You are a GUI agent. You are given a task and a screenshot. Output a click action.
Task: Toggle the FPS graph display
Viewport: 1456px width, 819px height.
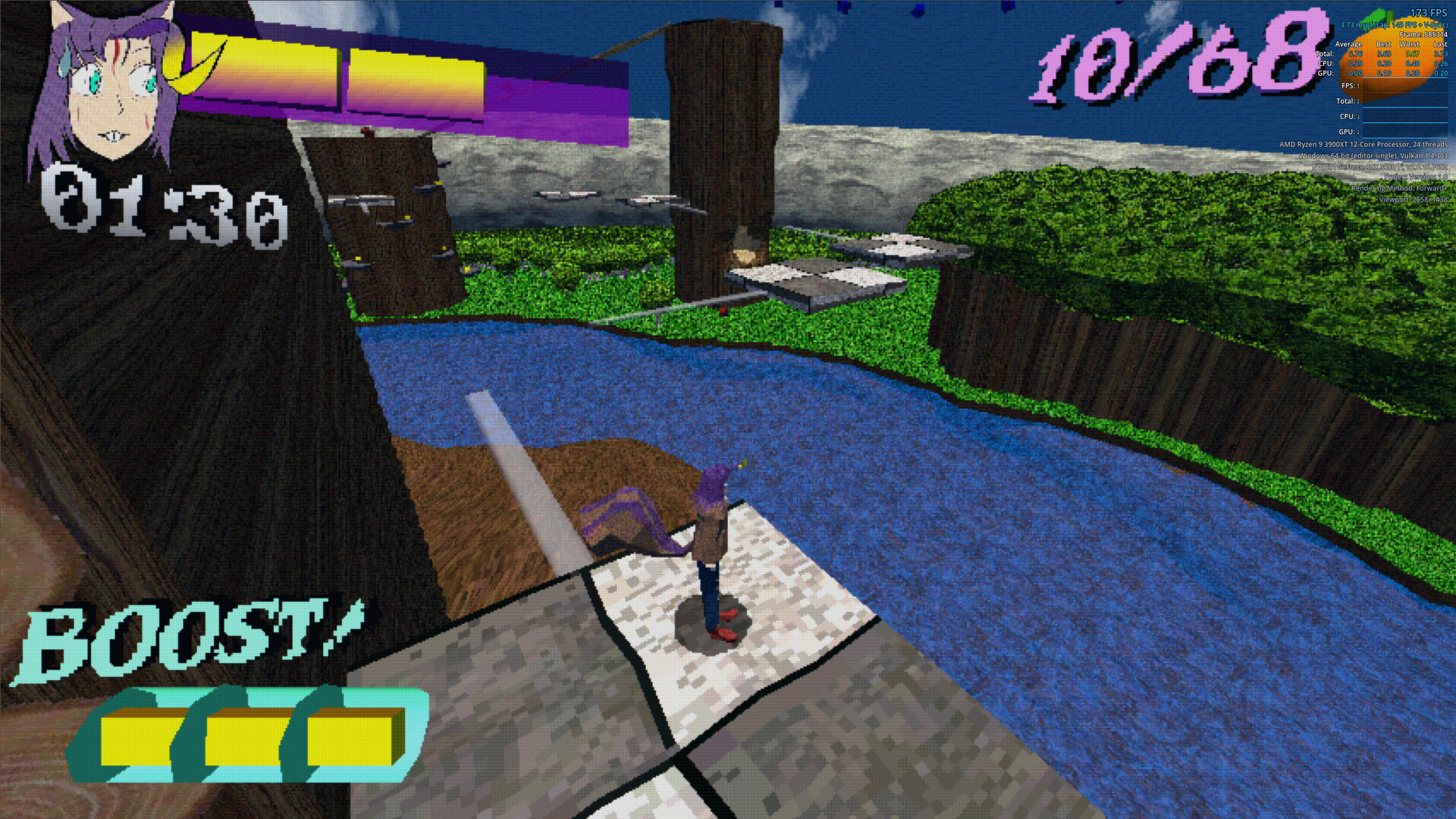click(x=1349, y=86)
